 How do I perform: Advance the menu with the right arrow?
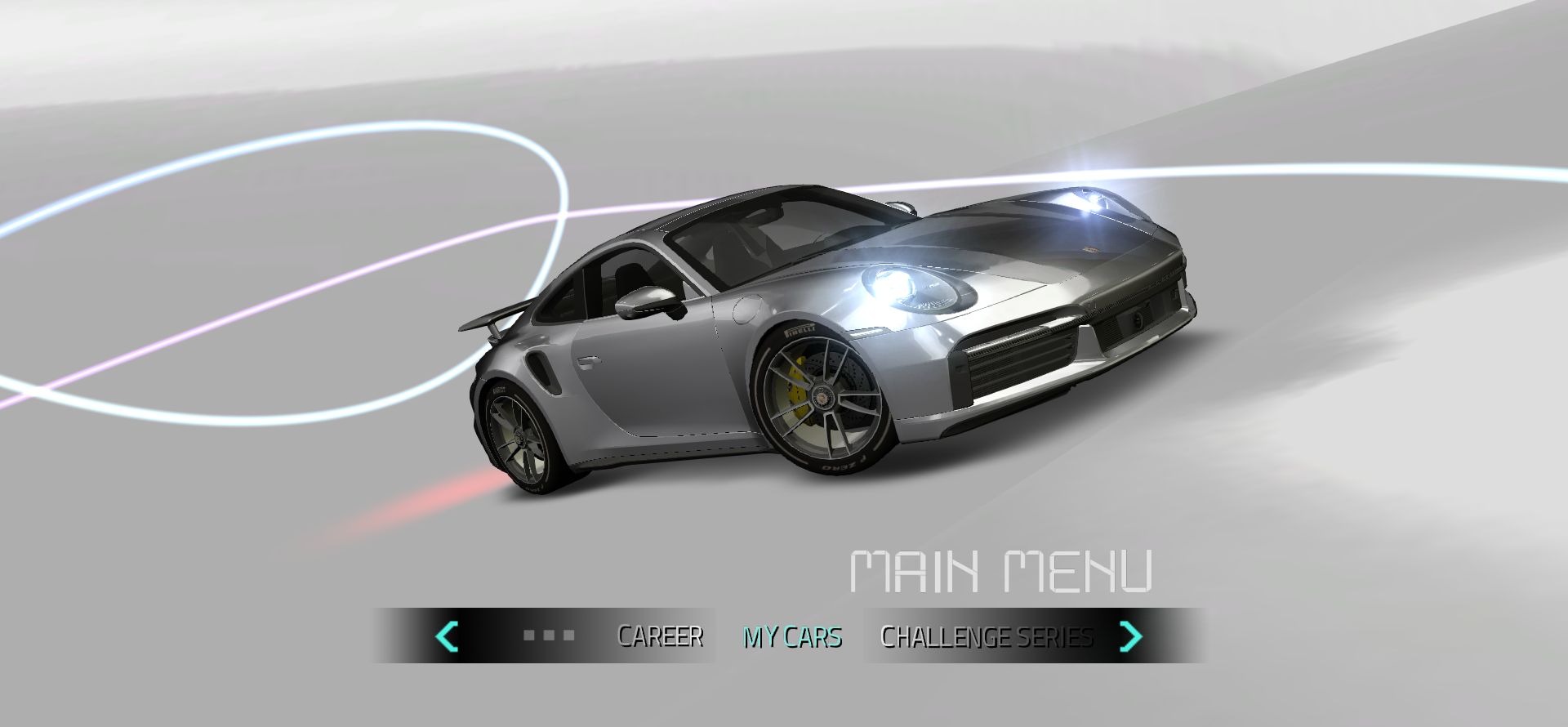[1130, 636]
